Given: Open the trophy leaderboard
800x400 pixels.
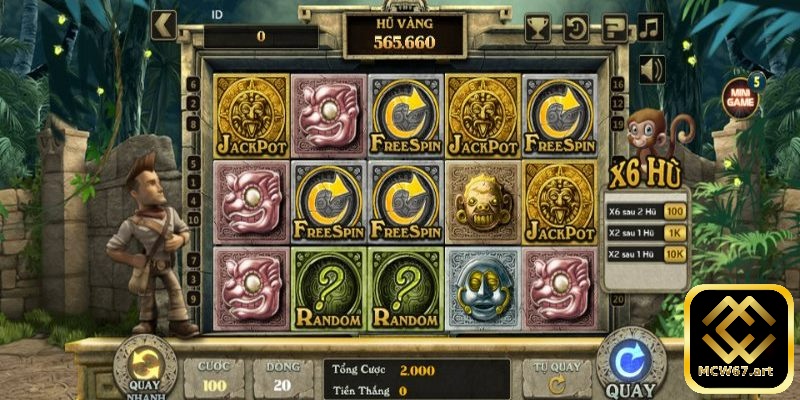Looking at the screenshot, I should (537, 25).
